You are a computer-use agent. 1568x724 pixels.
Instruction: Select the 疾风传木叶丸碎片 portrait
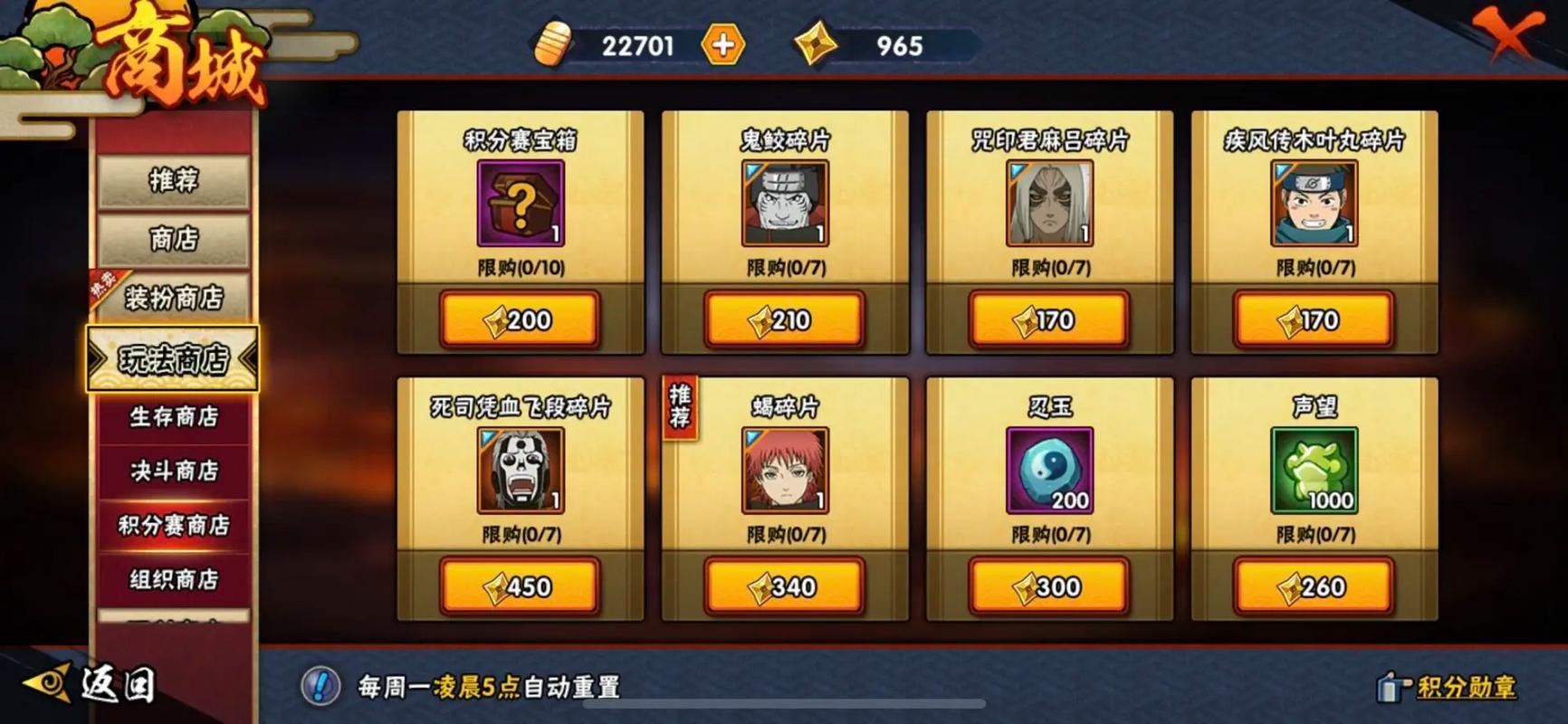tap(1314, 203)
